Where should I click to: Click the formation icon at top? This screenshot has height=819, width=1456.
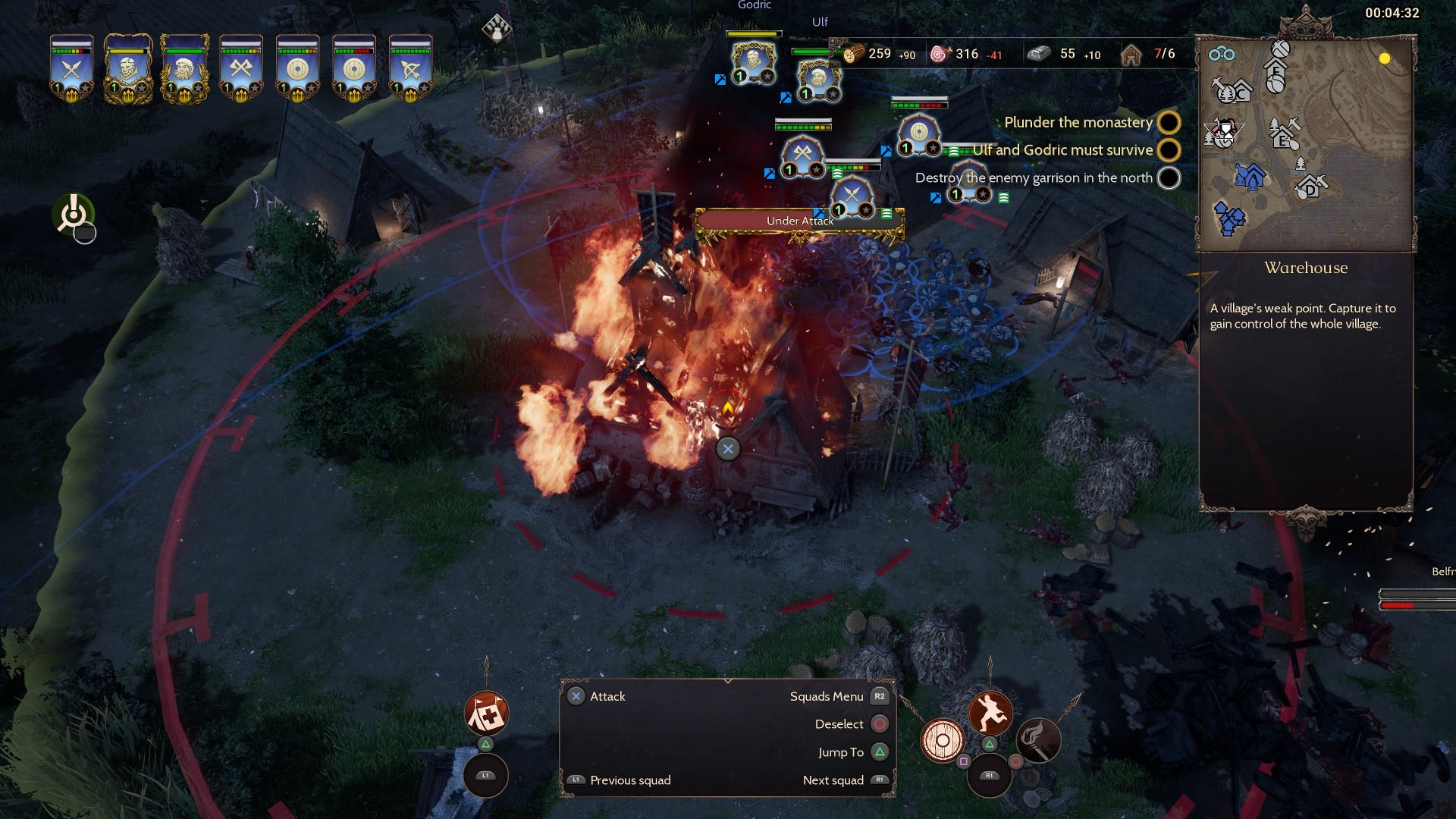(497, 28)
